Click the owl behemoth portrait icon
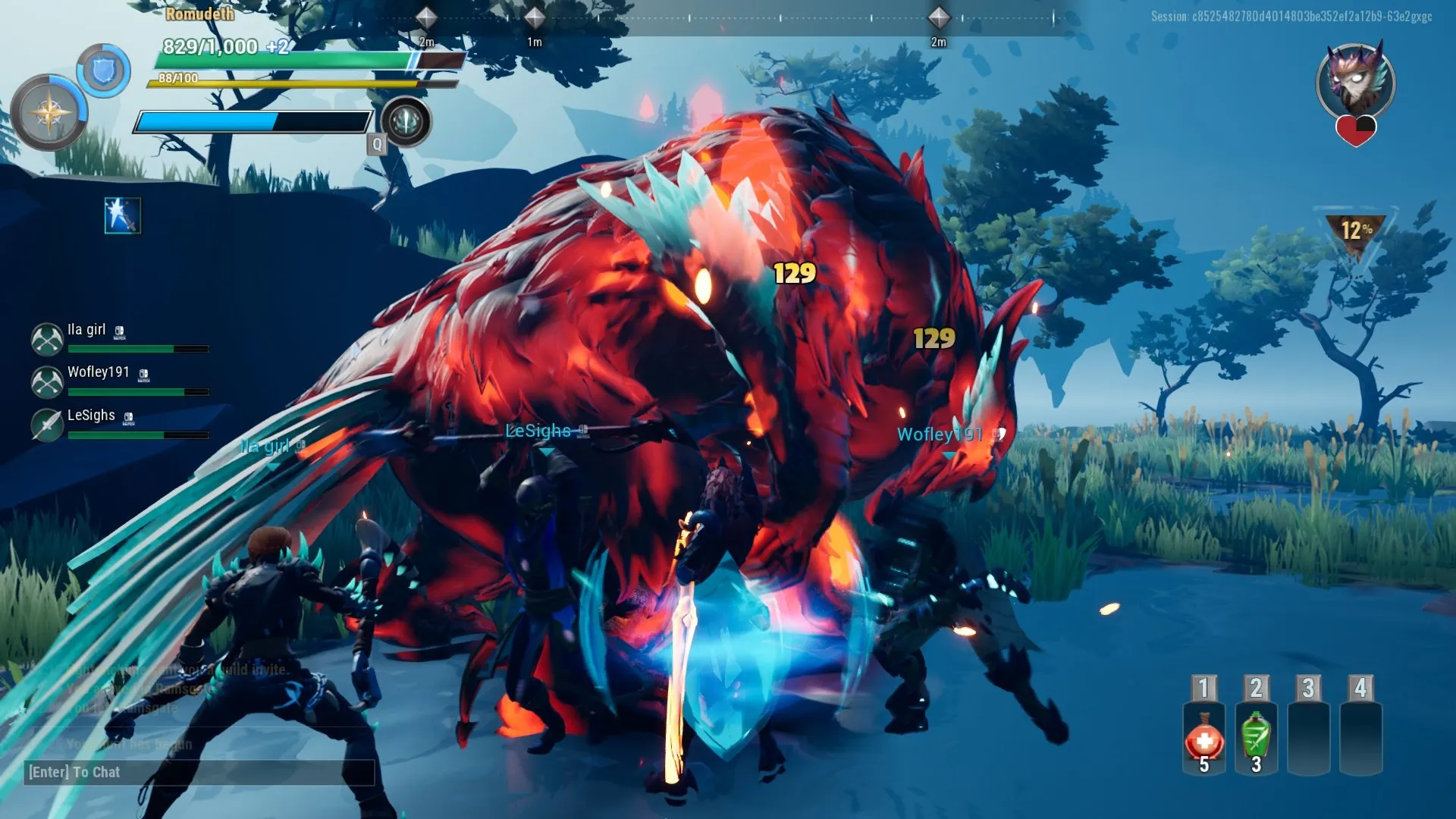Screen dimensions: 1456x819 point(1356,83)
